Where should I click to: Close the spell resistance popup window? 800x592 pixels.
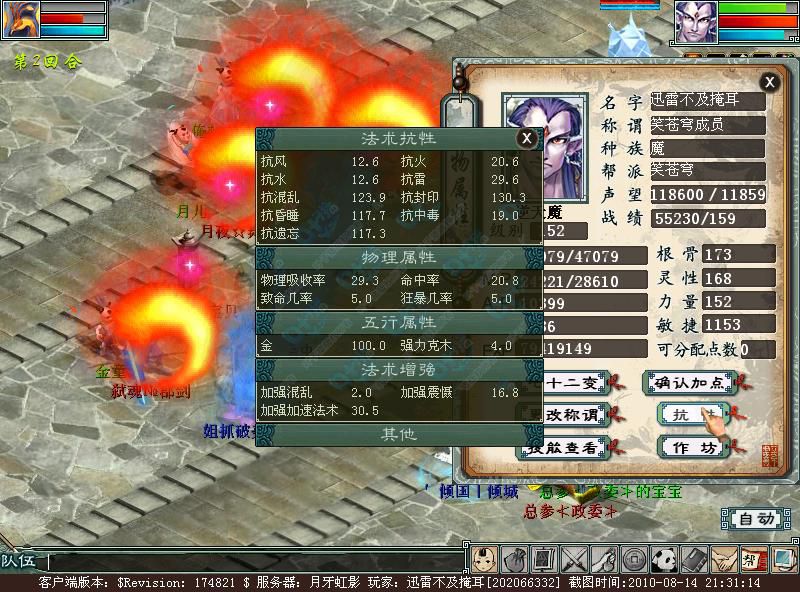click(x=527, y=139)
